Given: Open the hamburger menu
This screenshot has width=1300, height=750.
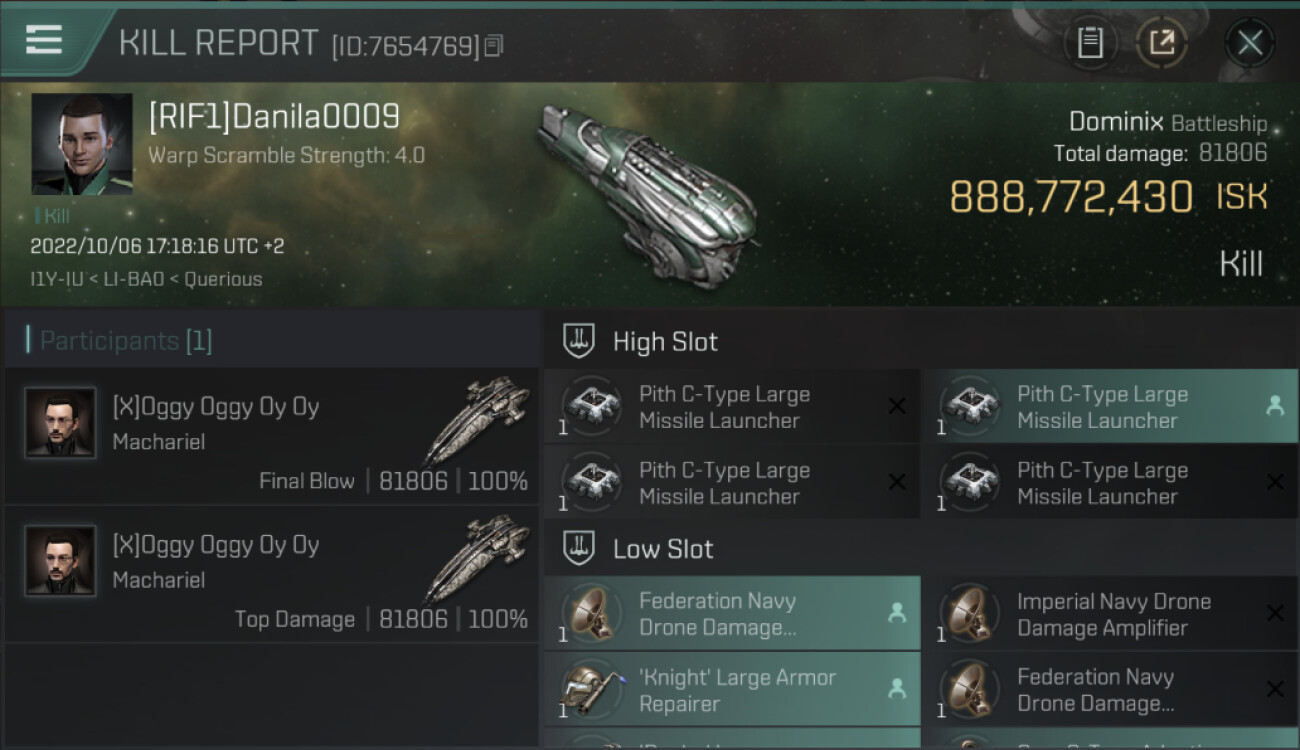Looking at the screenshot, I should pos(44,40).
